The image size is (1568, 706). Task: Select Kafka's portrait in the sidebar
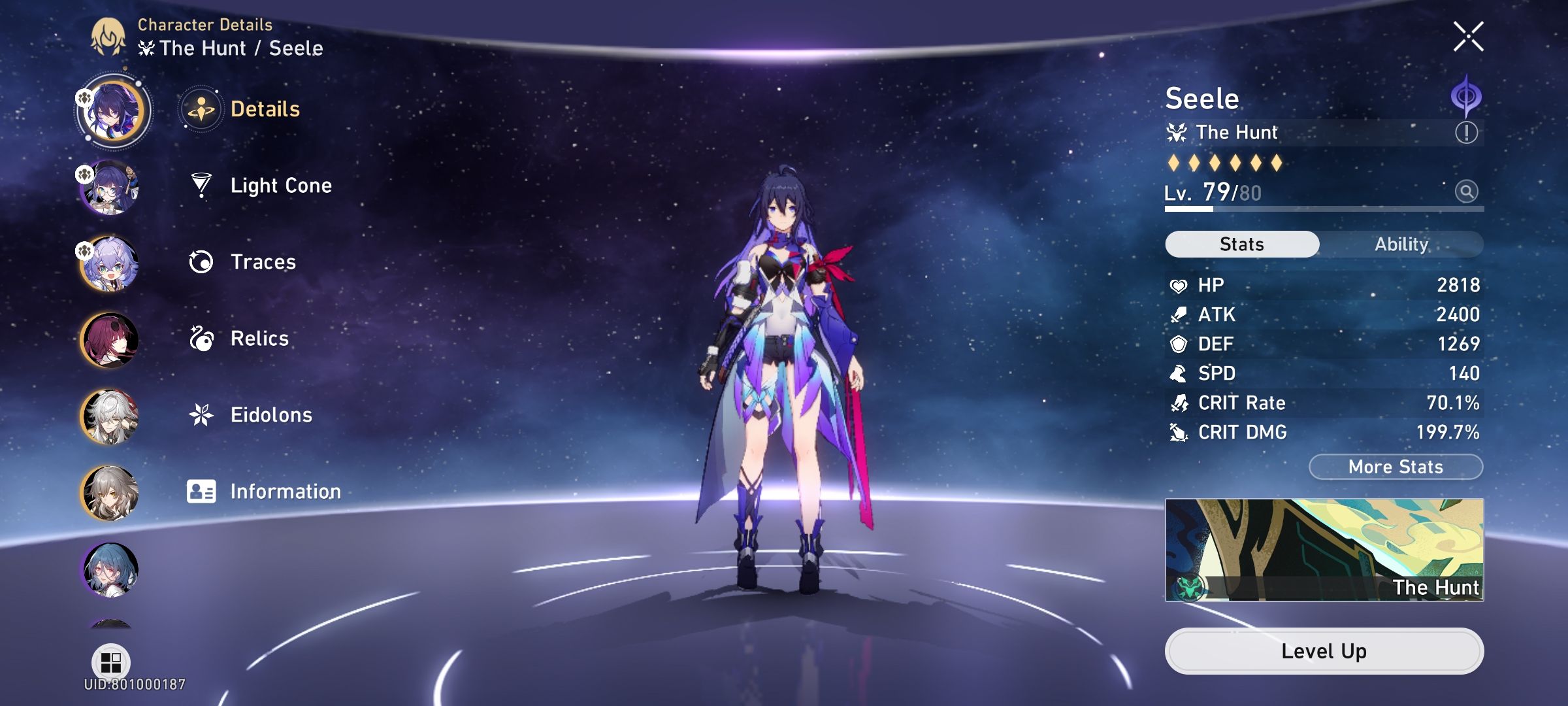[x=111, y=339]
